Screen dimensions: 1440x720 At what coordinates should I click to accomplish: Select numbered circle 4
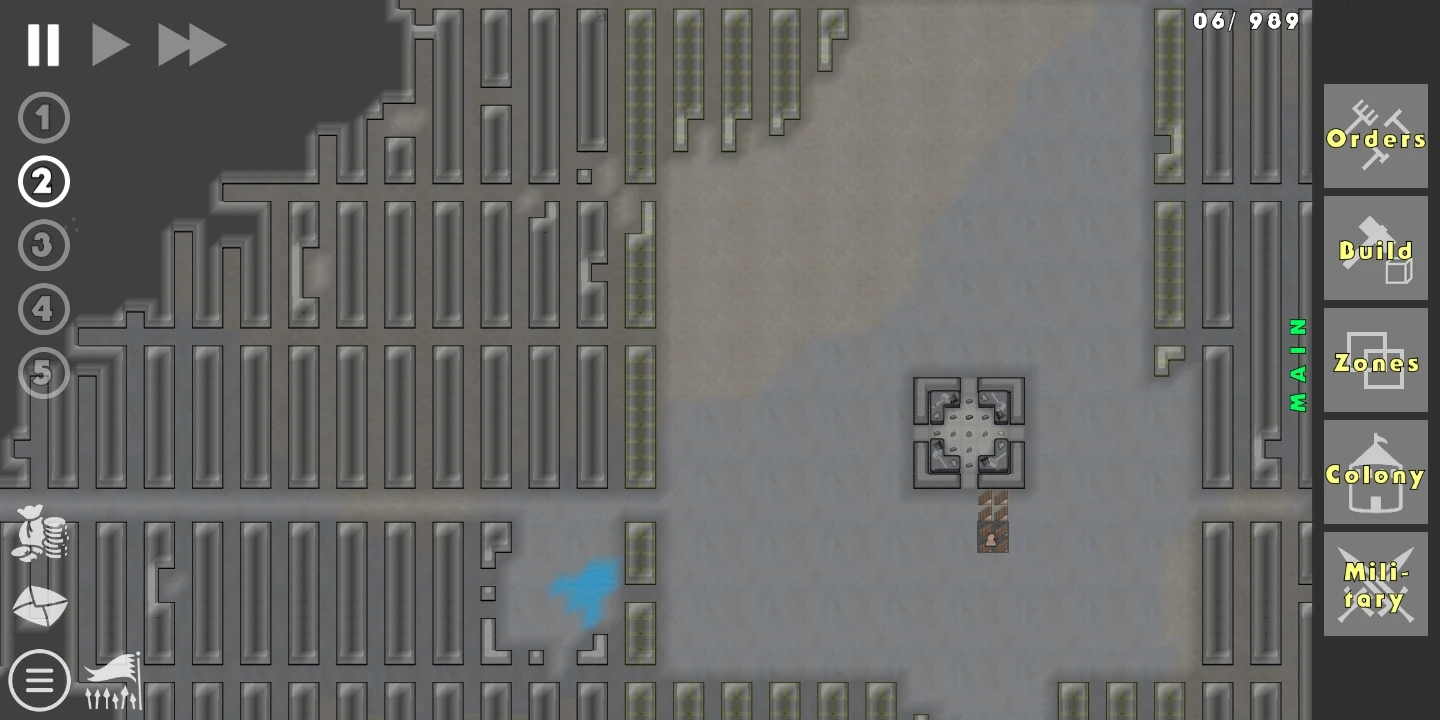pos(43,310)
